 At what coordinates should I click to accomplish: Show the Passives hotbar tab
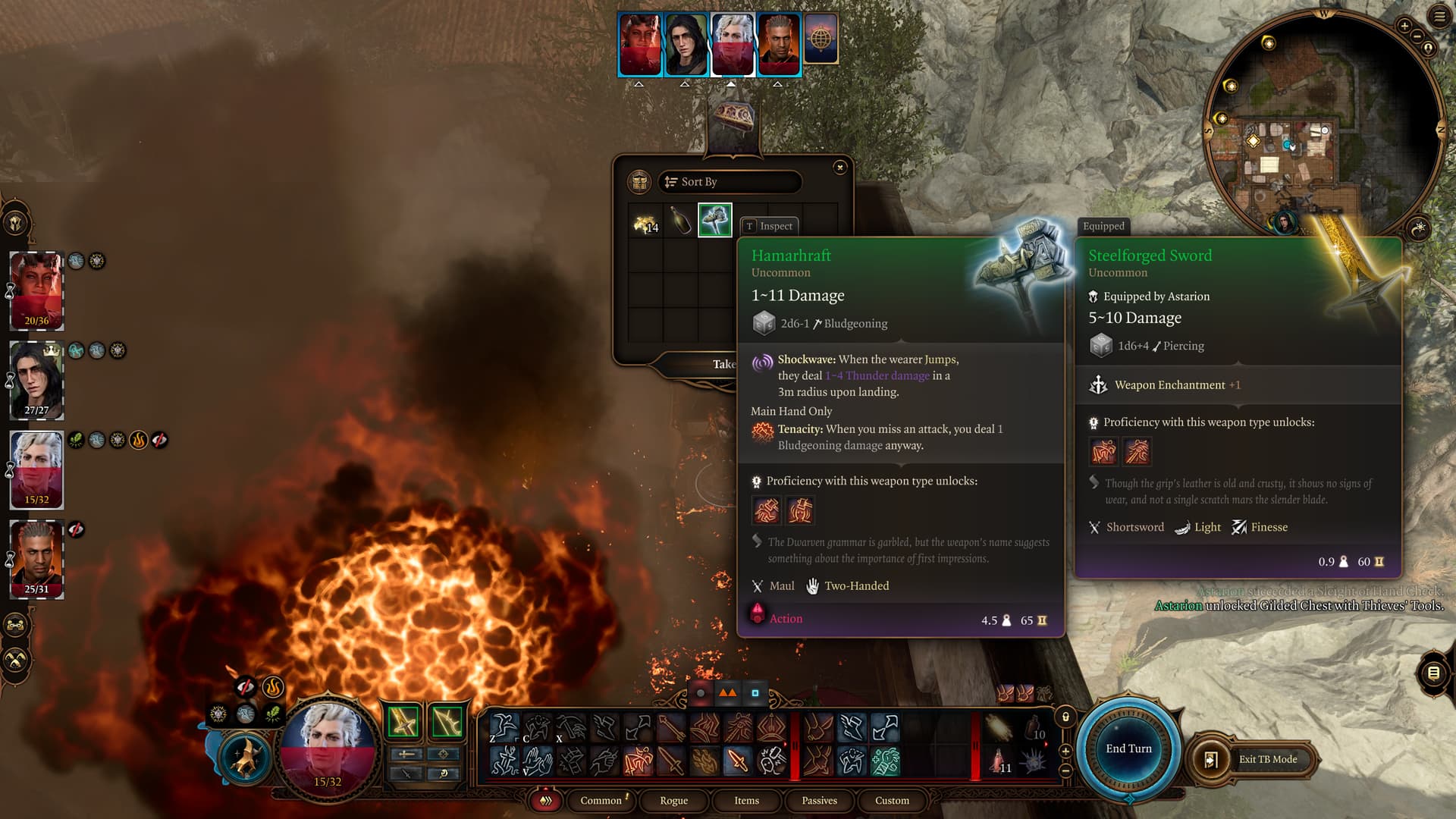(819, 800)
